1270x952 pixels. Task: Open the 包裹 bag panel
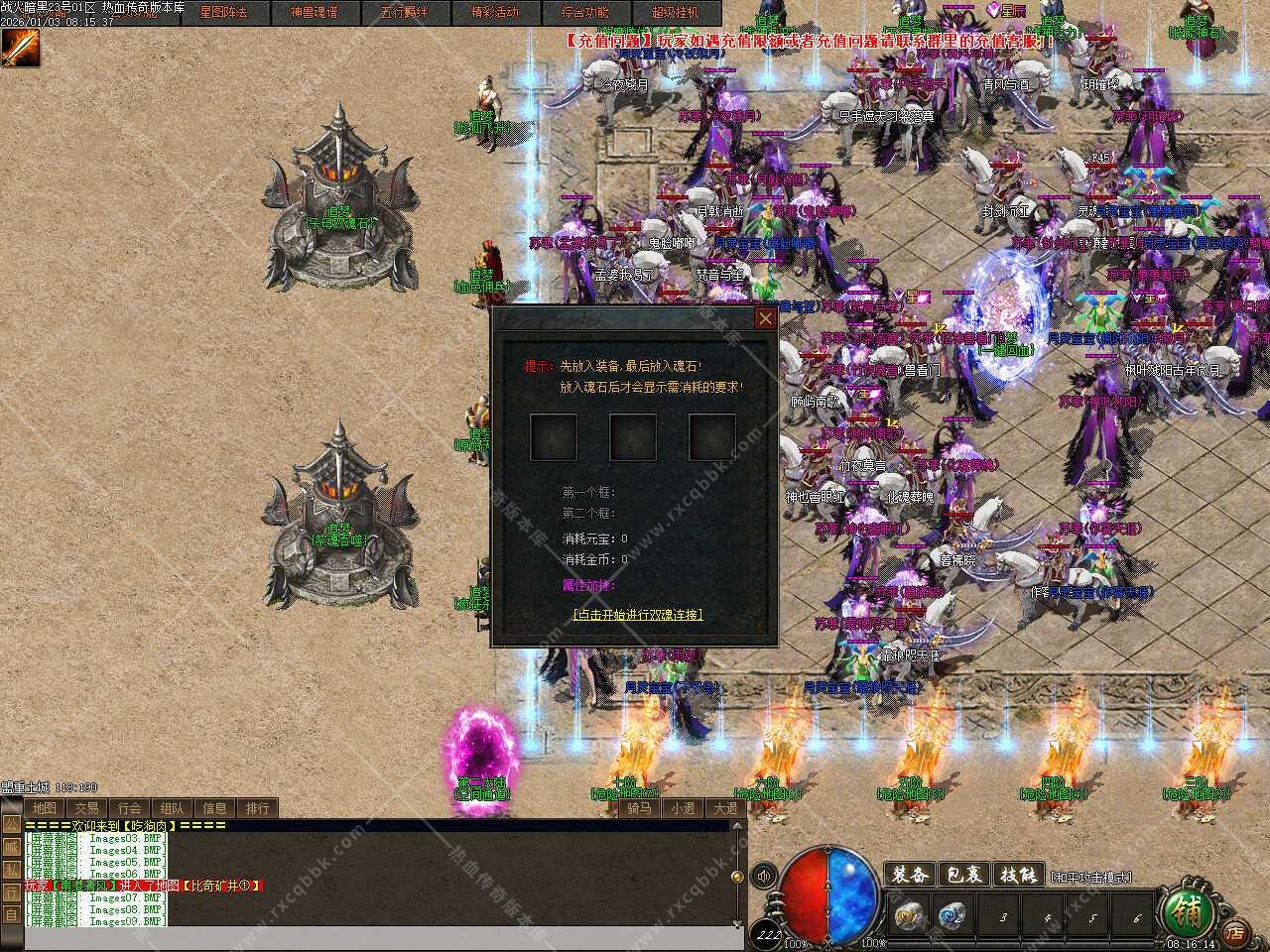[x=962, y=875]
